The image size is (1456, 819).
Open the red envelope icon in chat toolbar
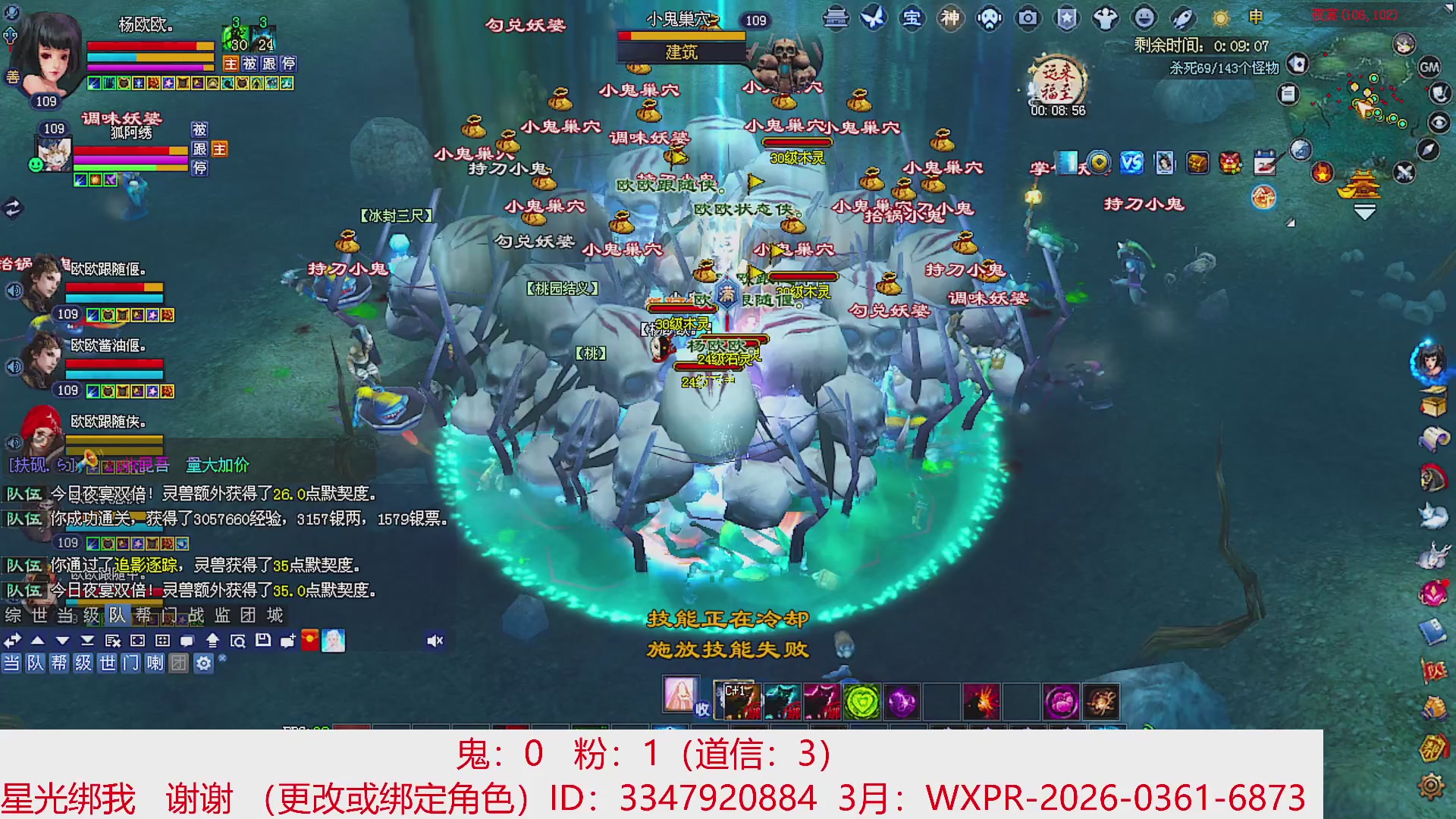309,641
